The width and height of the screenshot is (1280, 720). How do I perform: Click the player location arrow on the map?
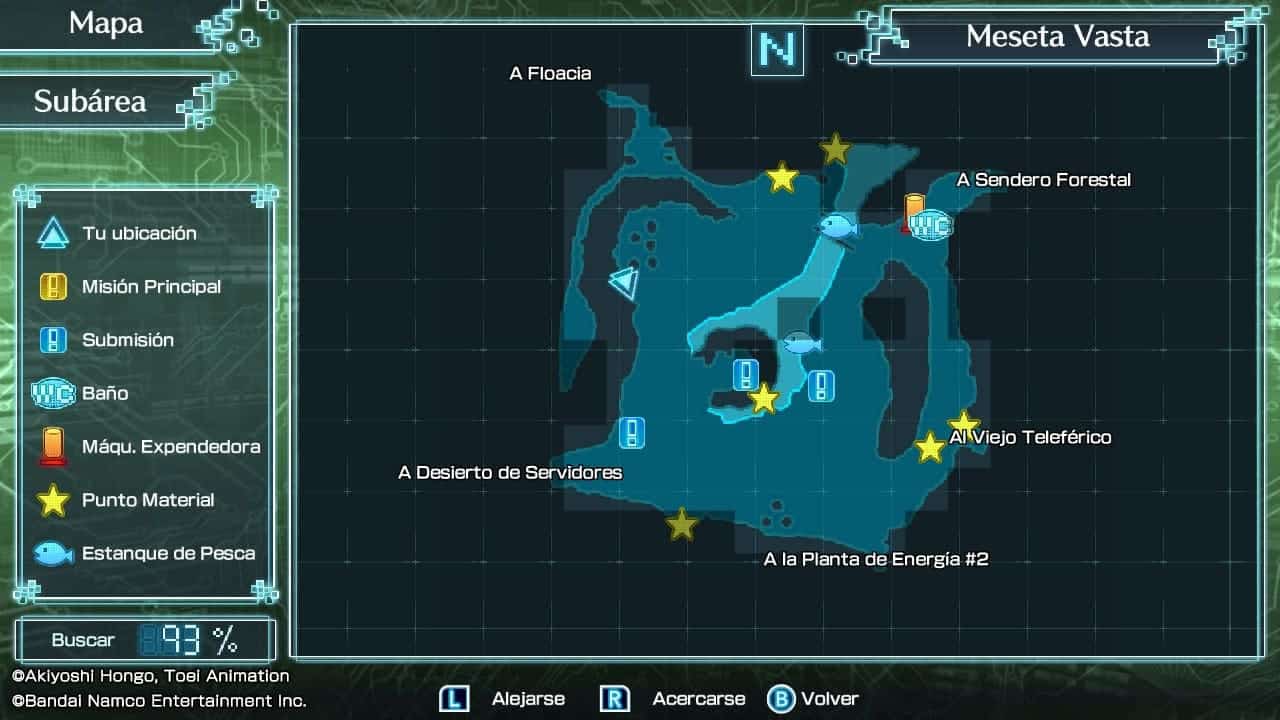(624, 282)
